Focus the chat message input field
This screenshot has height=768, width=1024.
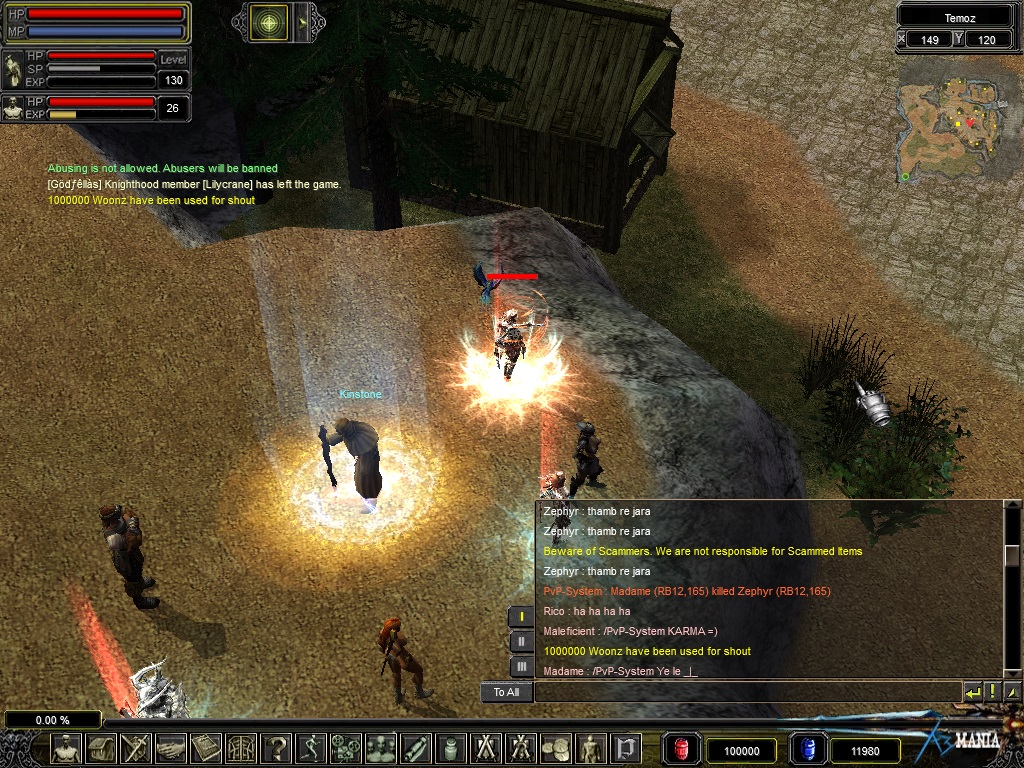[x=746, y=692]
